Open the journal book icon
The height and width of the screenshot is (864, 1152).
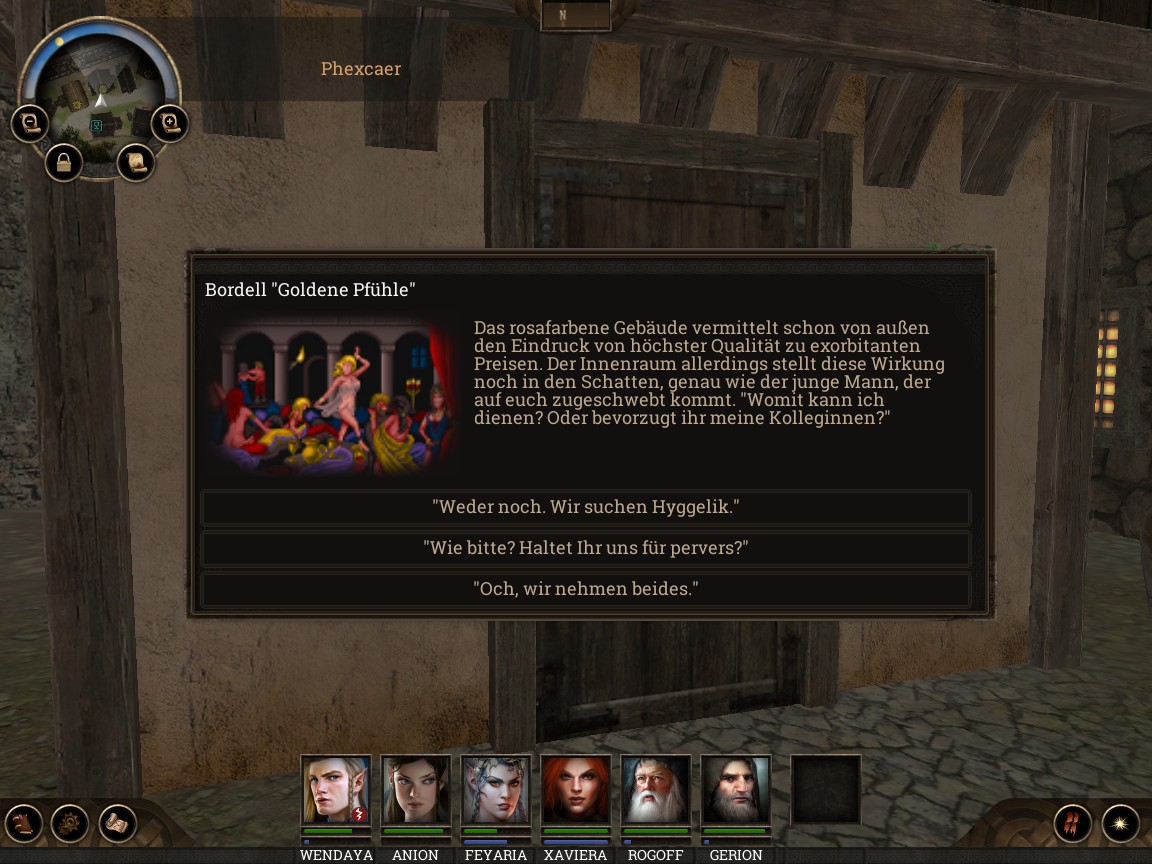point(23,823)
